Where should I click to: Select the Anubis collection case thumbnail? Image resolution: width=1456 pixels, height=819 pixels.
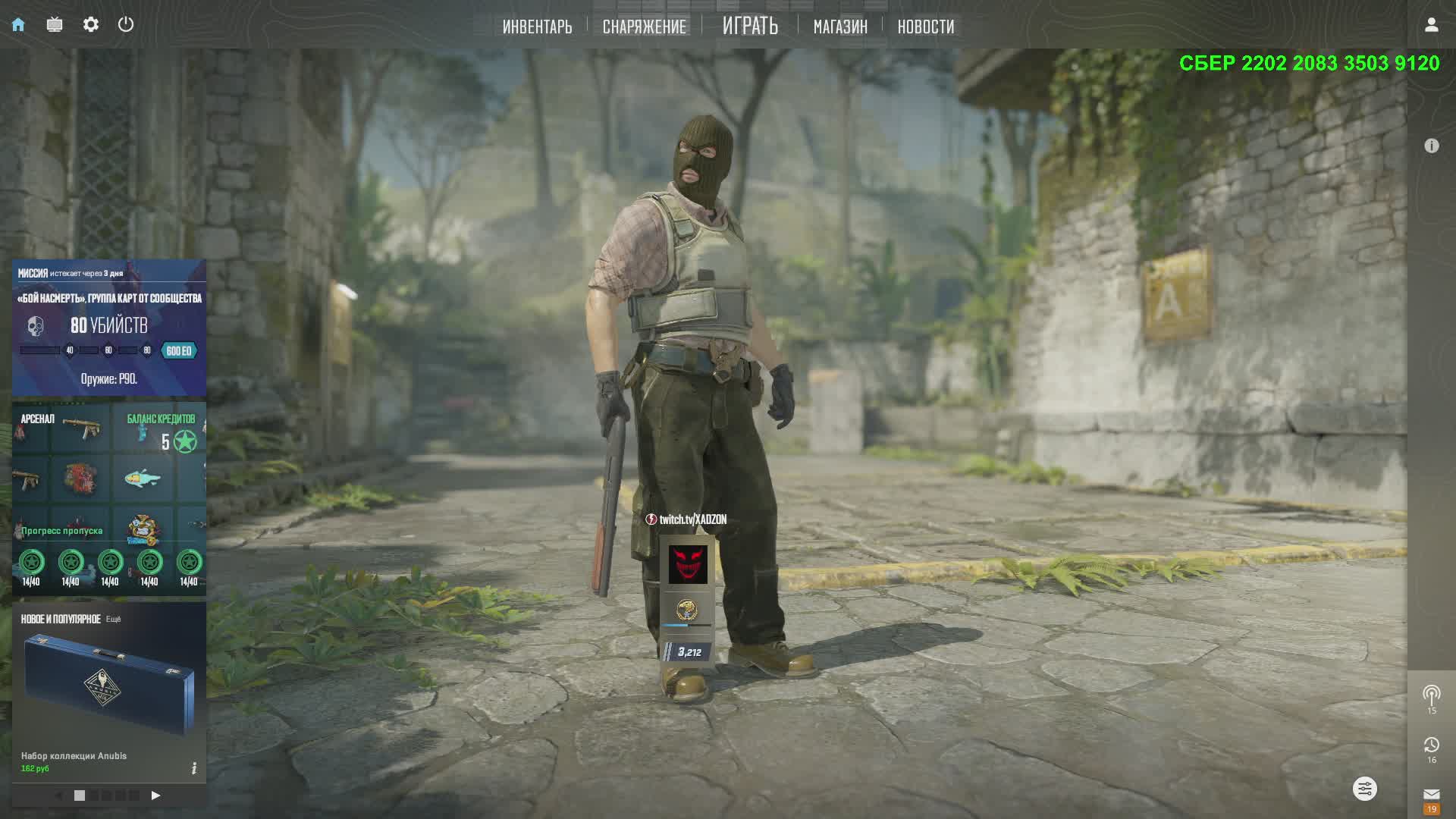[109, 682]
